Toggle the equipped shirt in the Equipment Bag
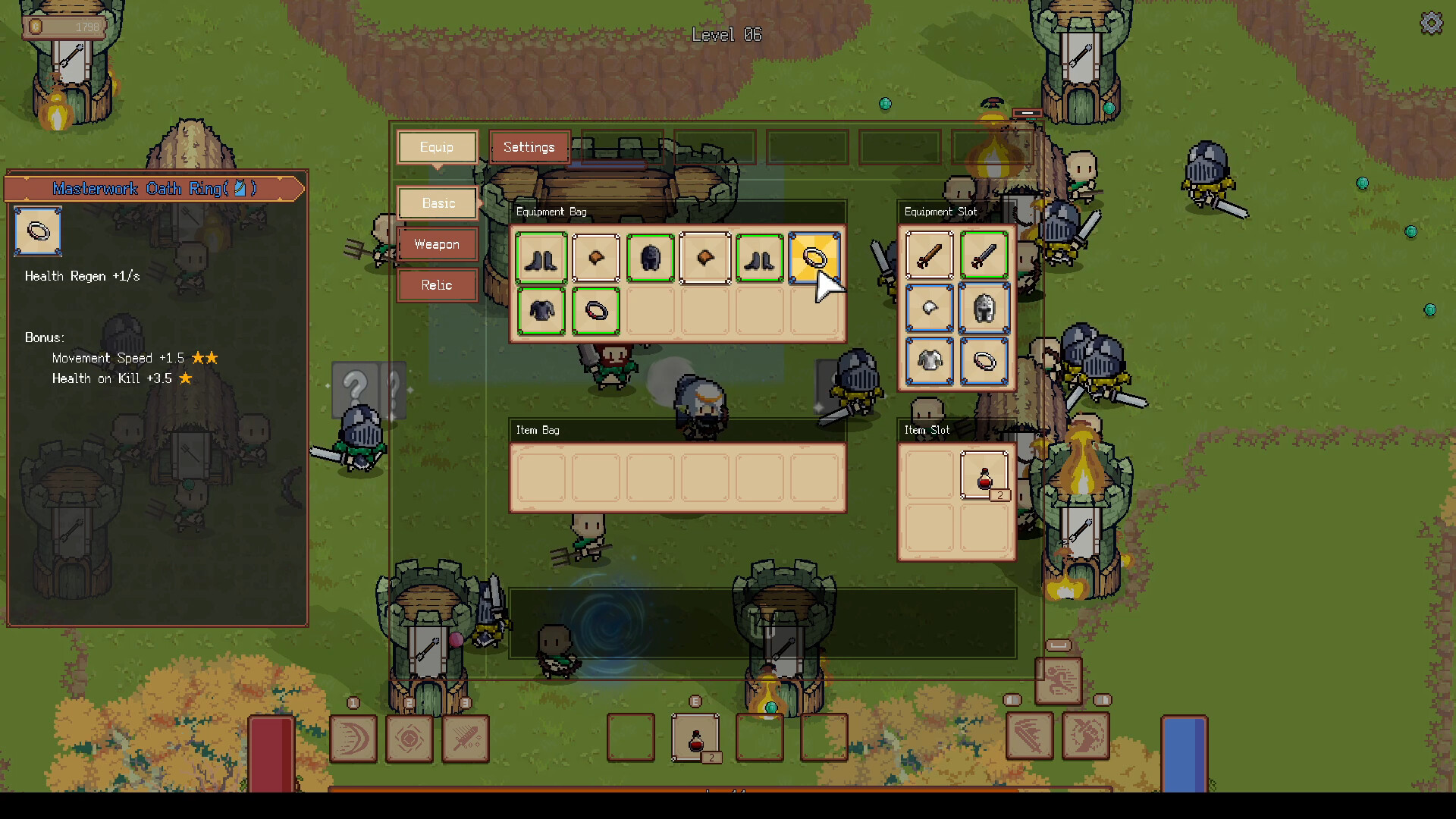Image resolution: width=1456 pixels, height=819 pixels. coord(541,312)
